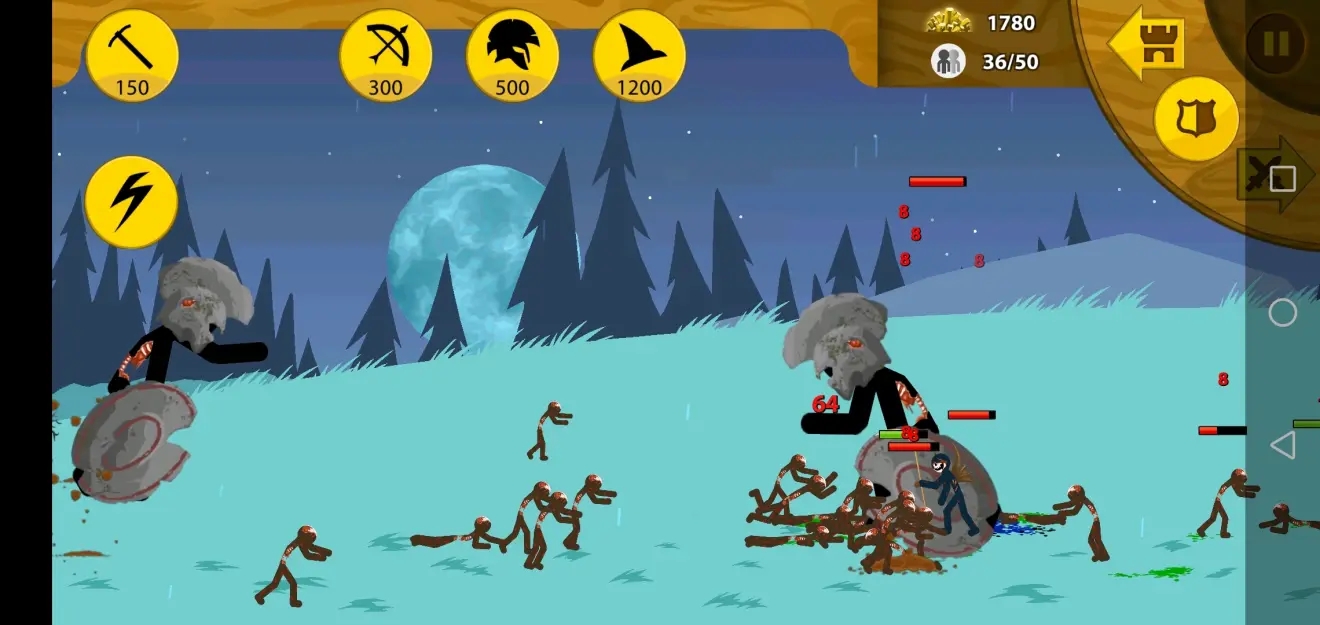Screen dimensions: 1320x625
Task: Train a miner for 150 gold
Action: pos(131,56)
